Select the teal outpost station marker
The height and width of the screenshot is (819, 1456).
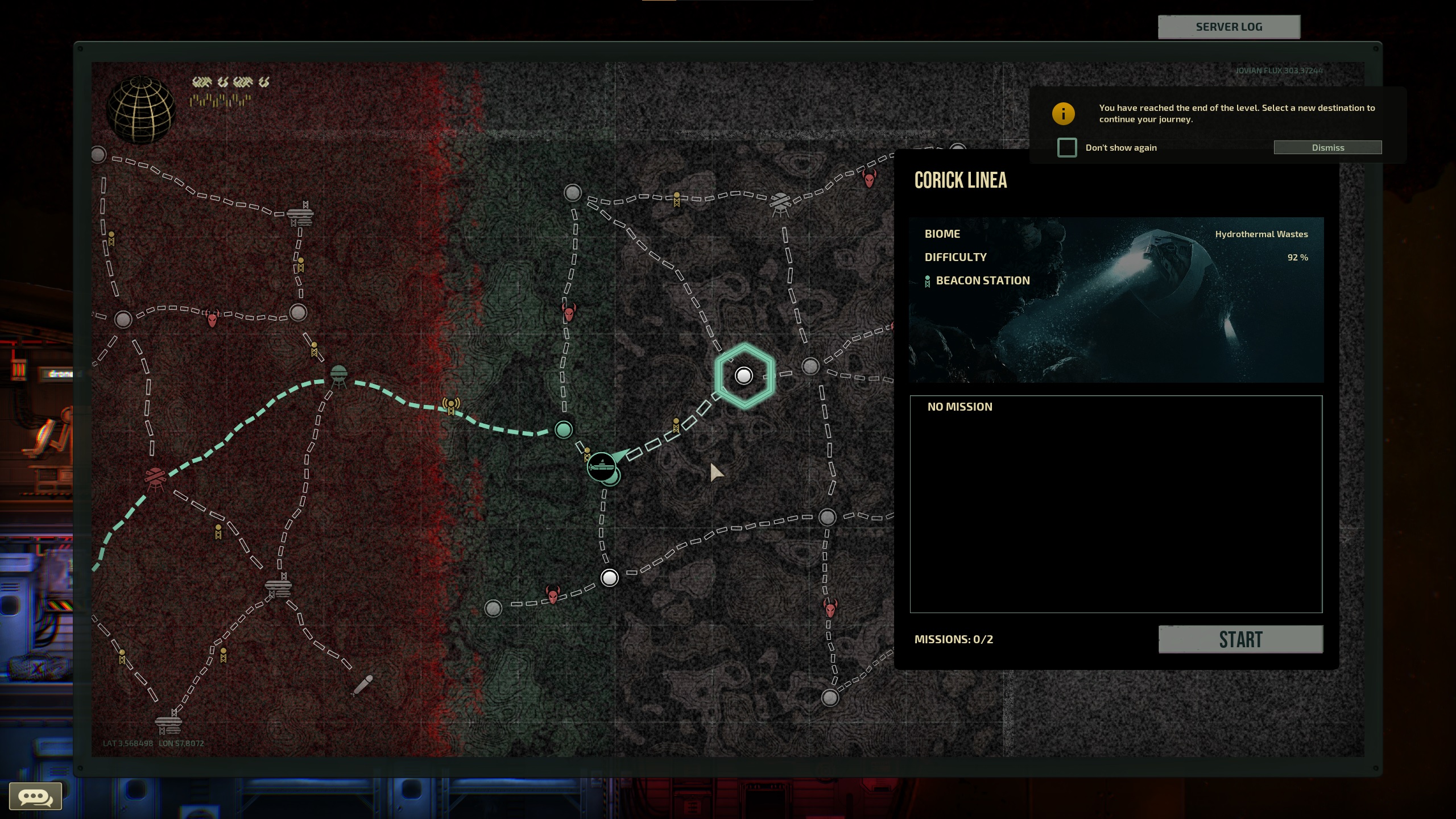coord(339,375)
